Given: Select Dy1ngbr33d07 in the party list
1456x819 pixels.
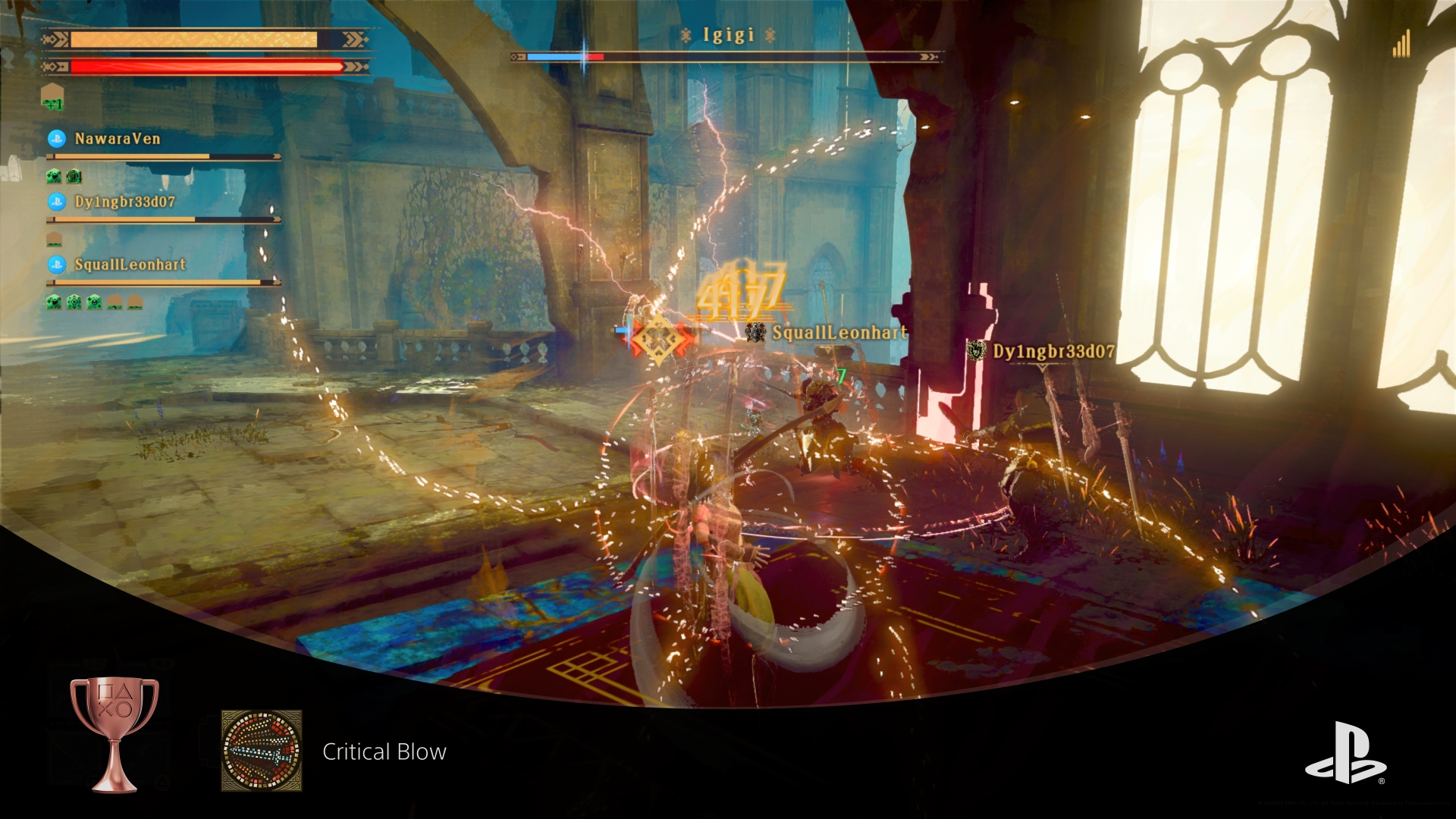Looking at the screenshot, I should click(x=124, y=202).
